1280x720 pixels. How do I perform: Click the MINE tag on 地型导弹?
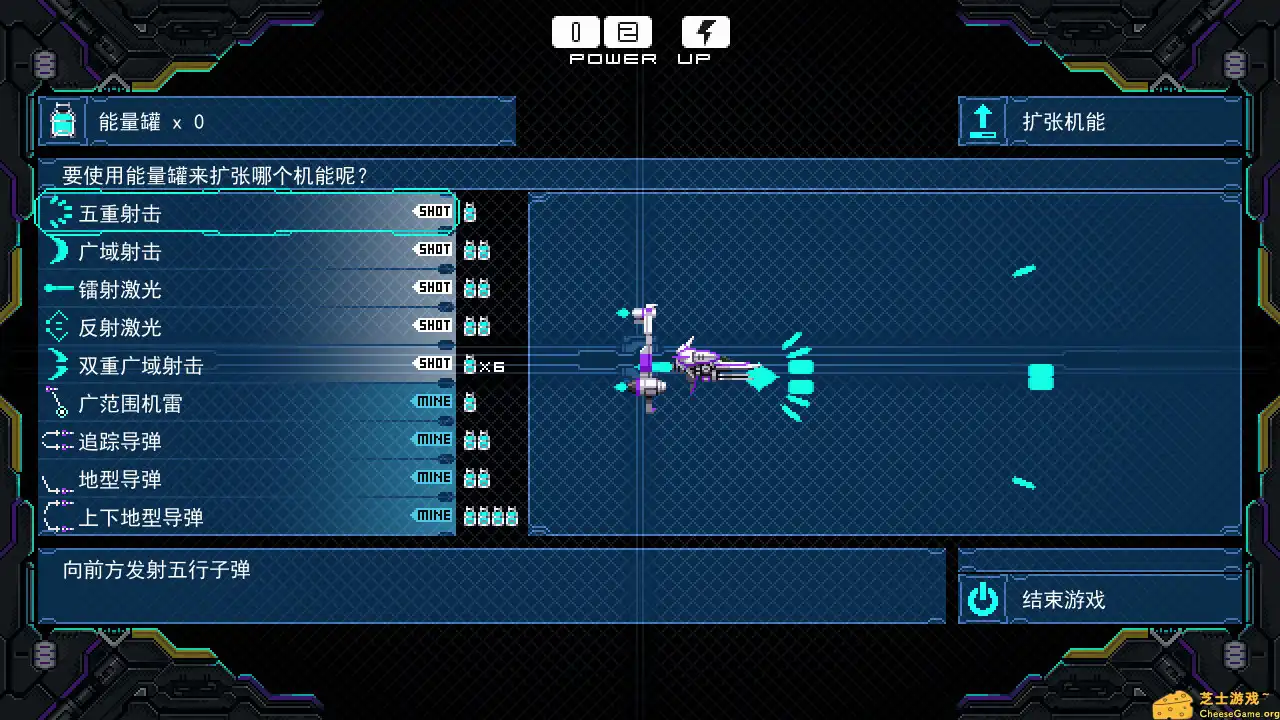point(433,477)
